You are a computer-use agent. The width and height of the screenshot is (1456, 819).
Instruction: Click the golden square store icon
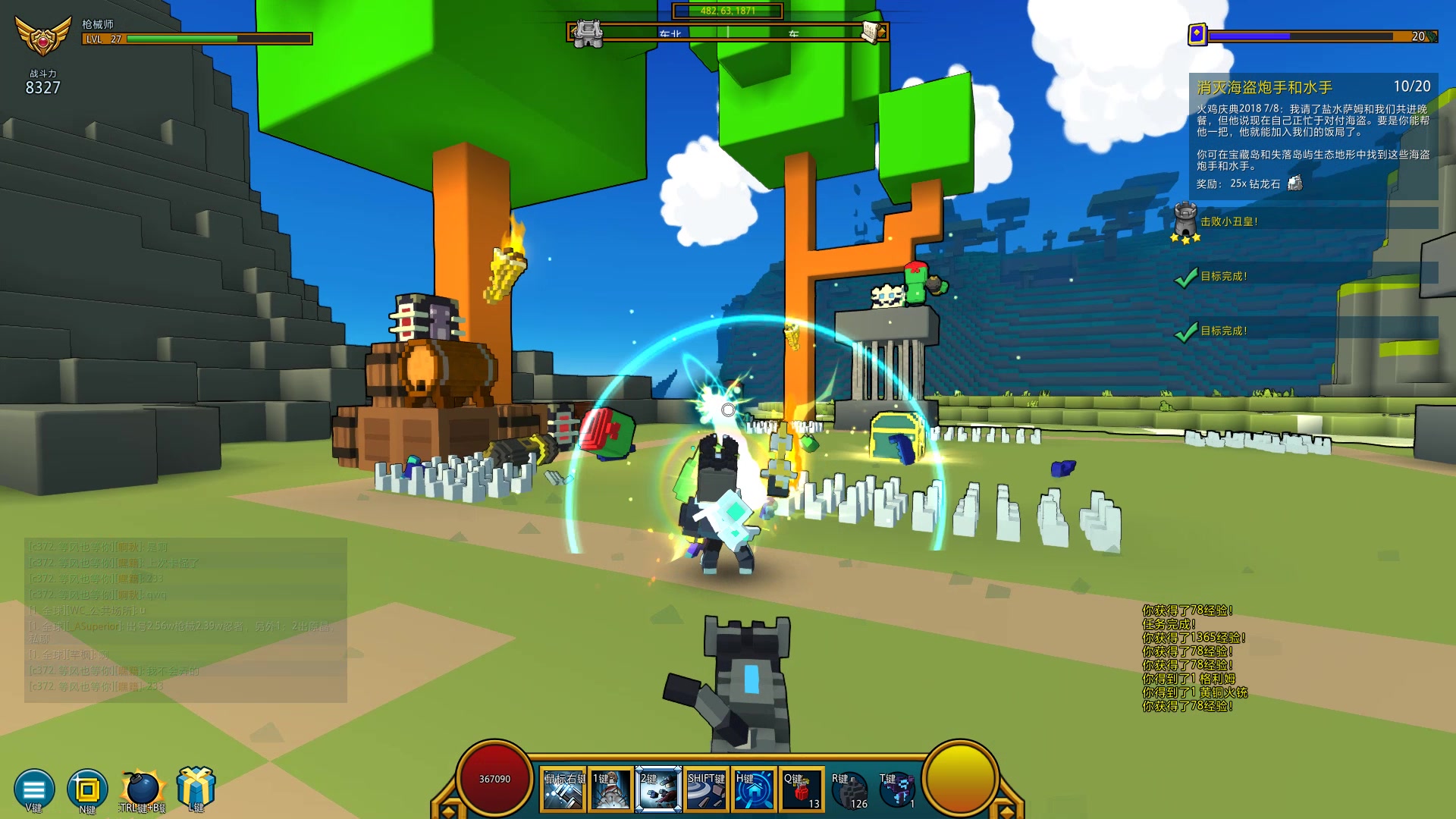[86, 789]
